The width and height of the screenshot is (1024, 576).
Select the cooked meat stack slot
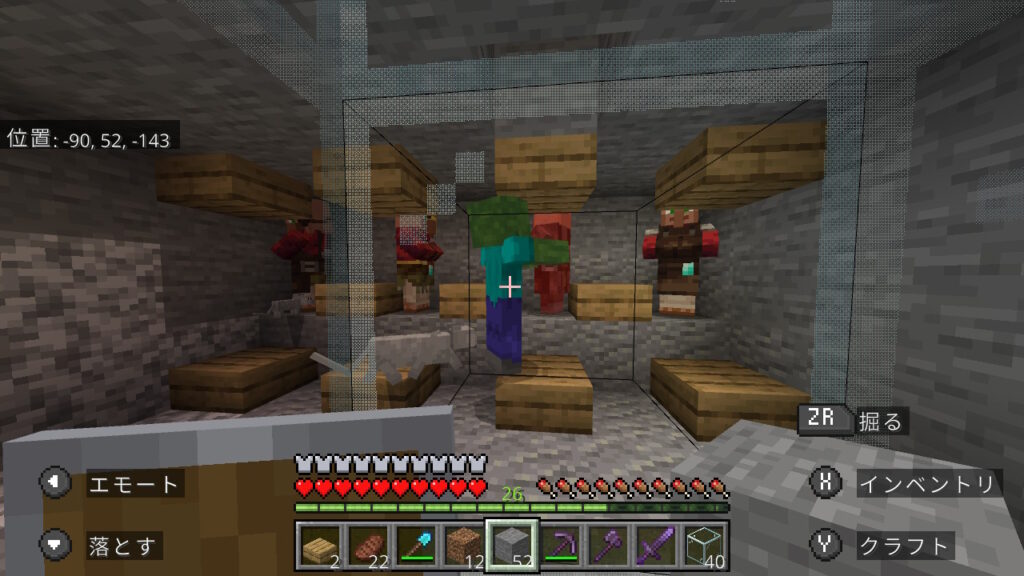click(x=368, y=545)
